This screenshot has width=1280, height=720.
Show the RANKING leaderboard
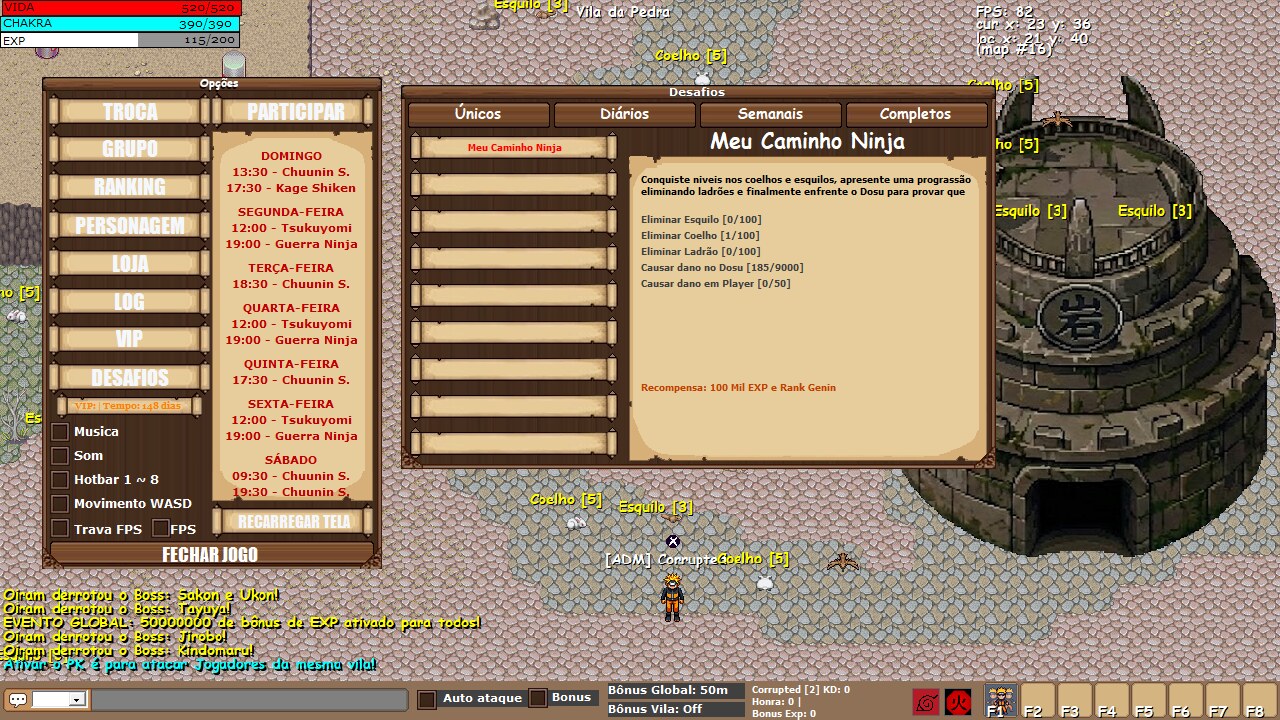tap(130, 187)
